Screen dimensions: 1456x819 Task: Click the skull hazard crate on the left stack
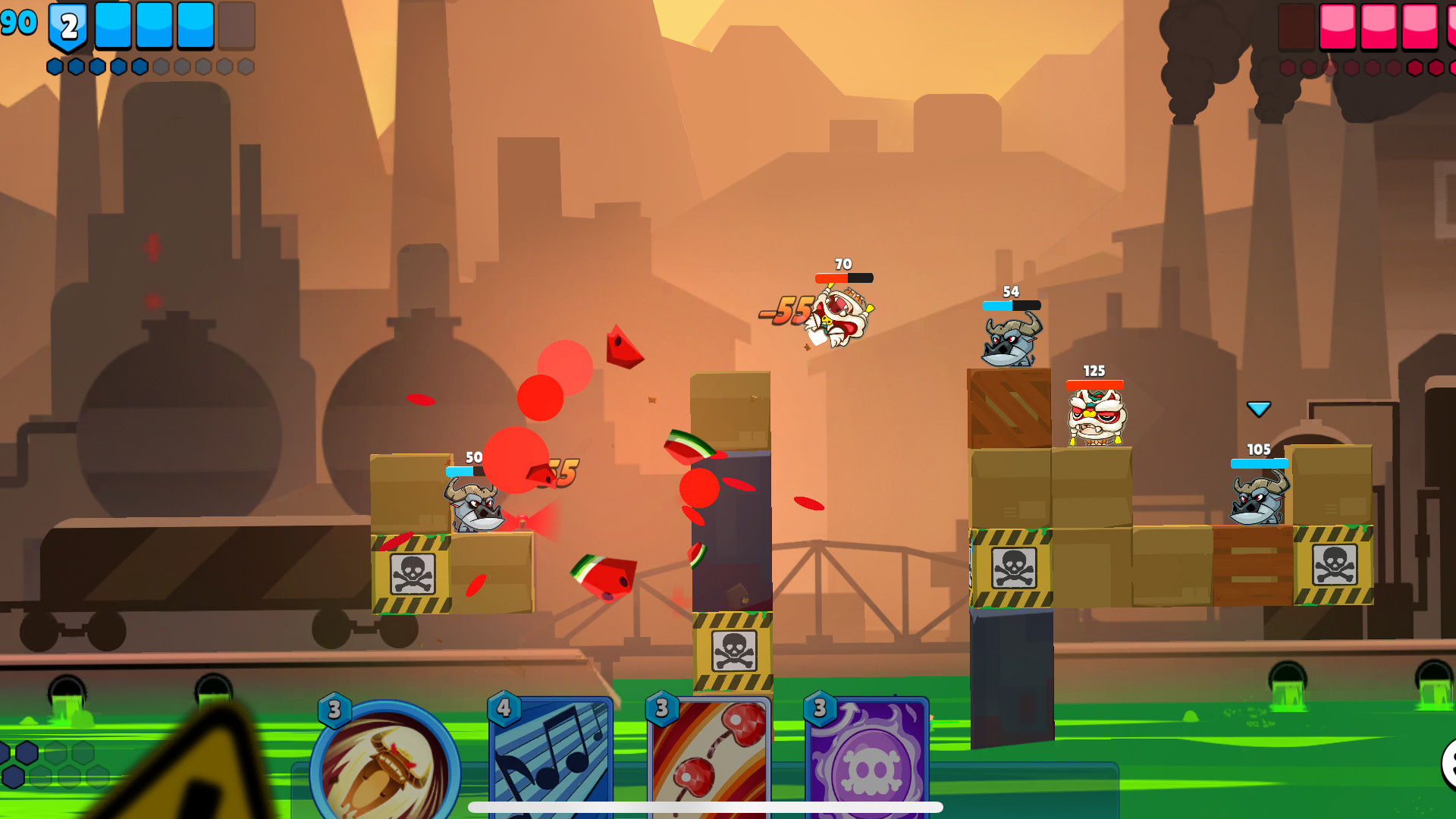pos(410,573)
